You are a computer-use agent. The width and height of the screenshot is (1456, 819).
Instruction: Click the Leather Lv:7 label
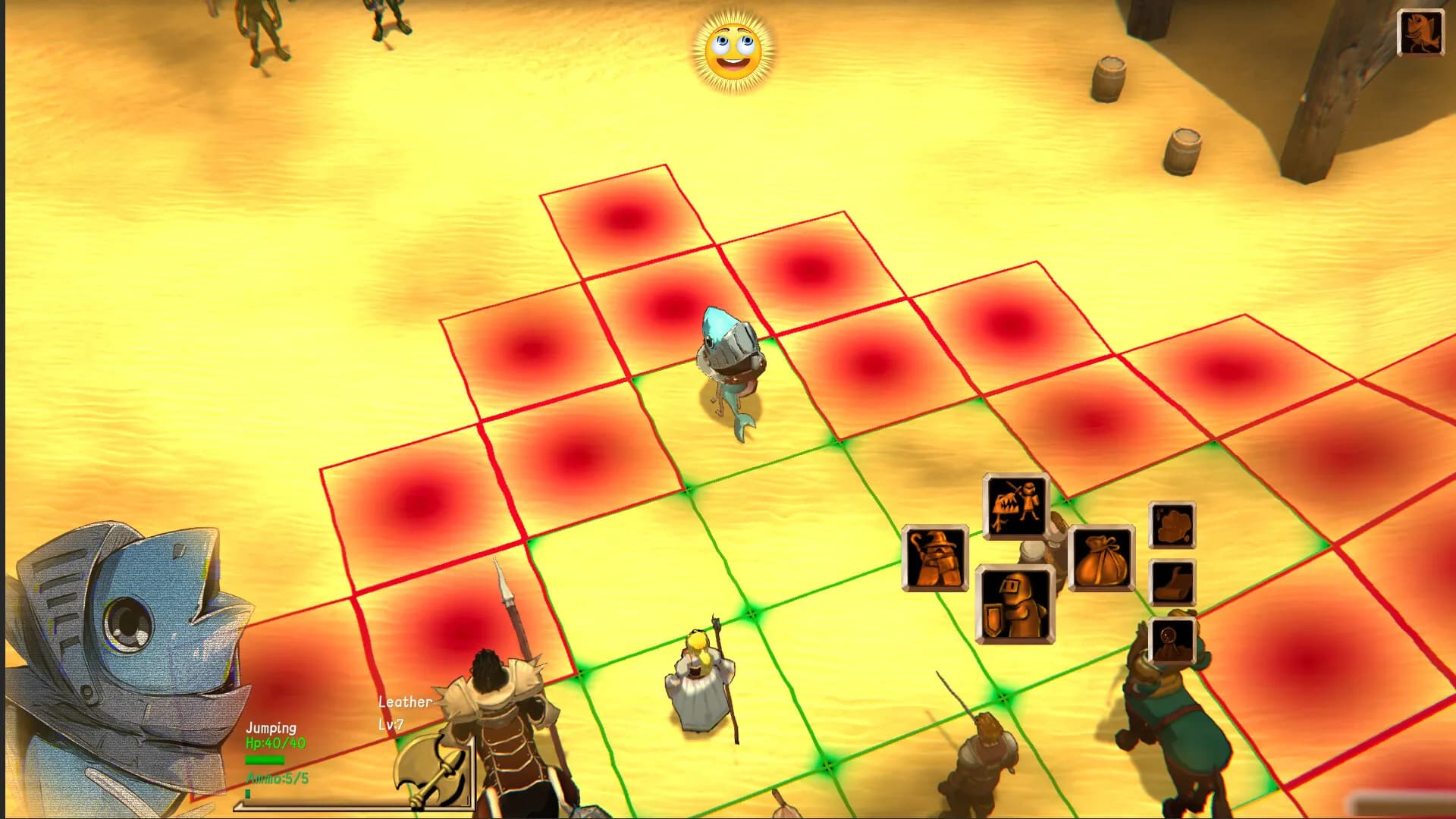coord(401,711)
